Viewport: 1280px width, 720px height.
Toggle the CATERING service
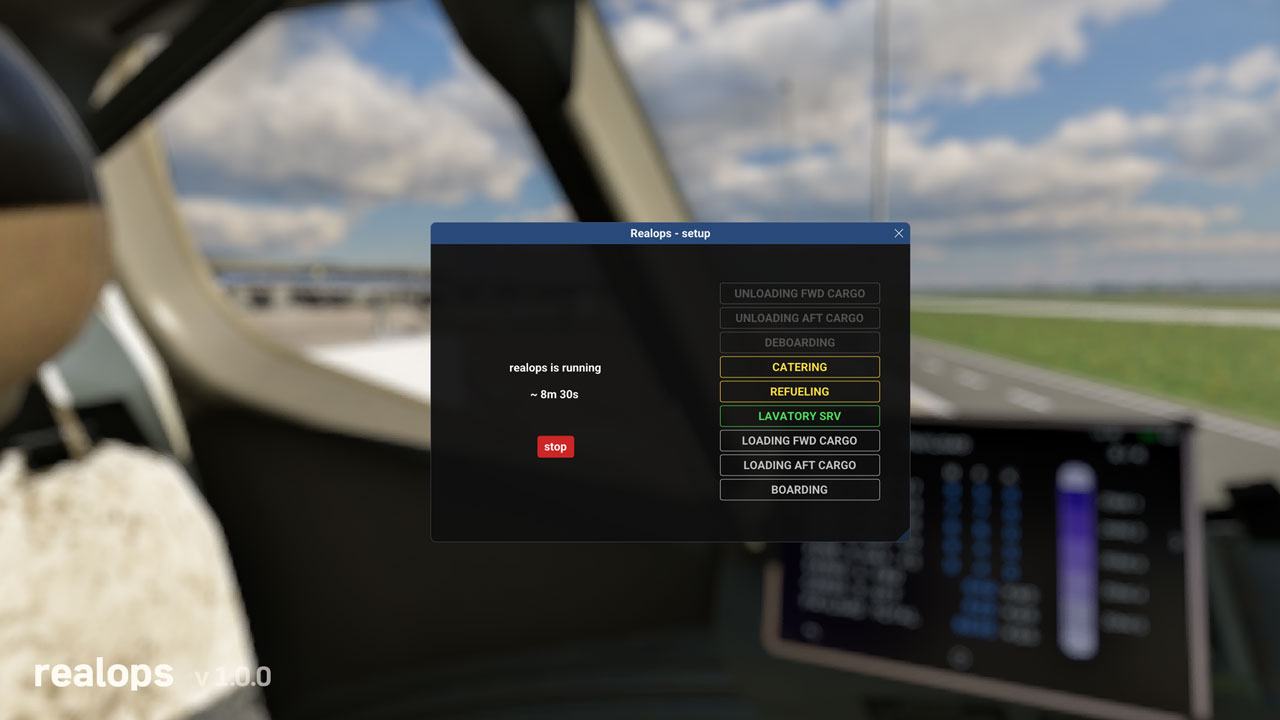[x=799, y=367]
